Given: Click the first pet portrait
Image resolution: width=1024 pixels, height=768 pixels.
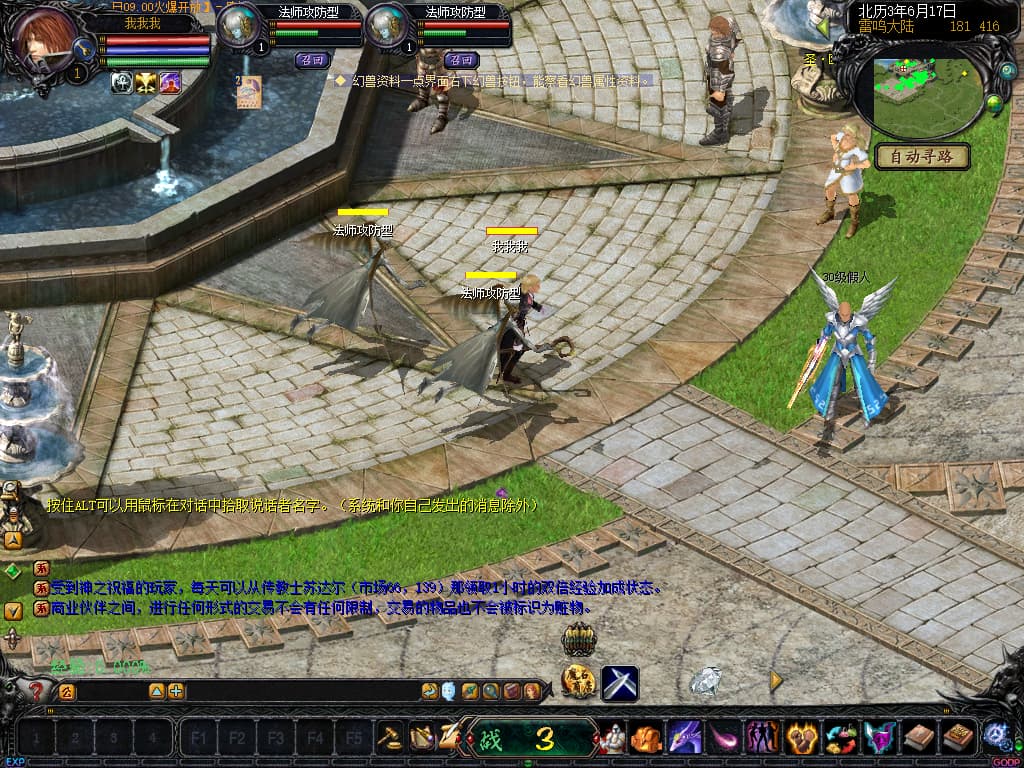Looking at the screenshot, I should 240,27.
